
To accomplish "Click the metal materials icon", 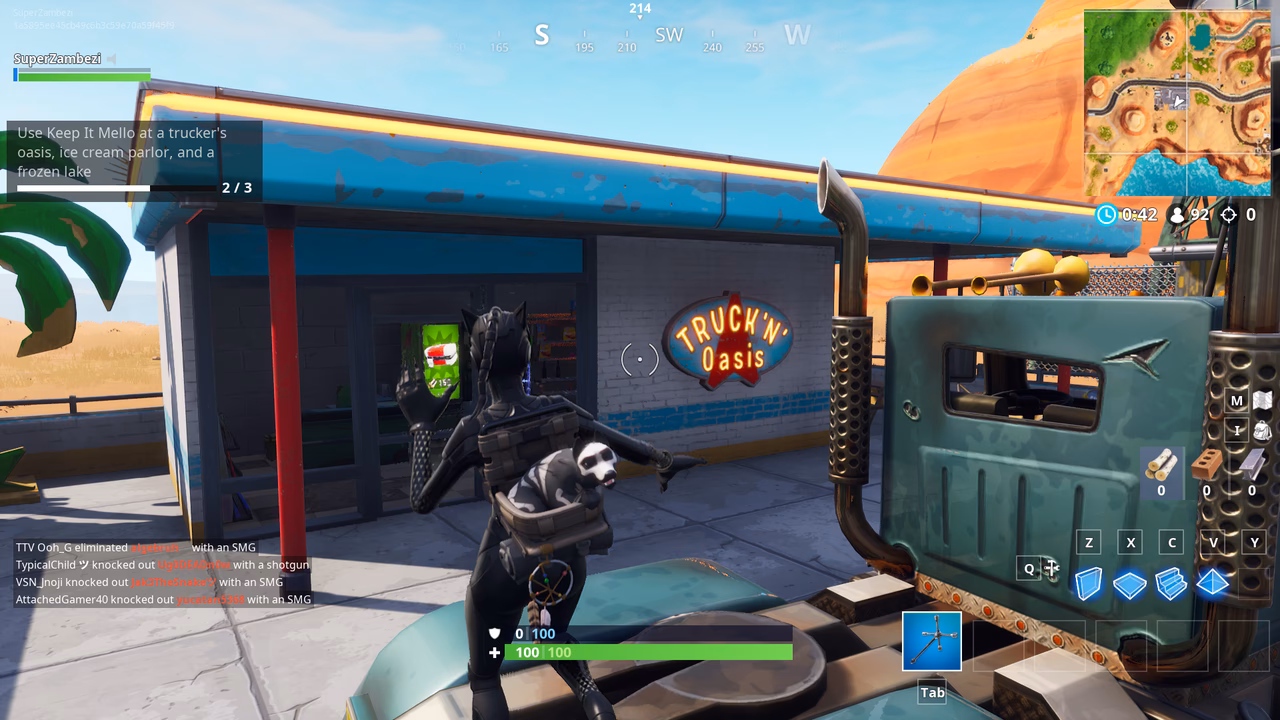I will pos(1249,468).
